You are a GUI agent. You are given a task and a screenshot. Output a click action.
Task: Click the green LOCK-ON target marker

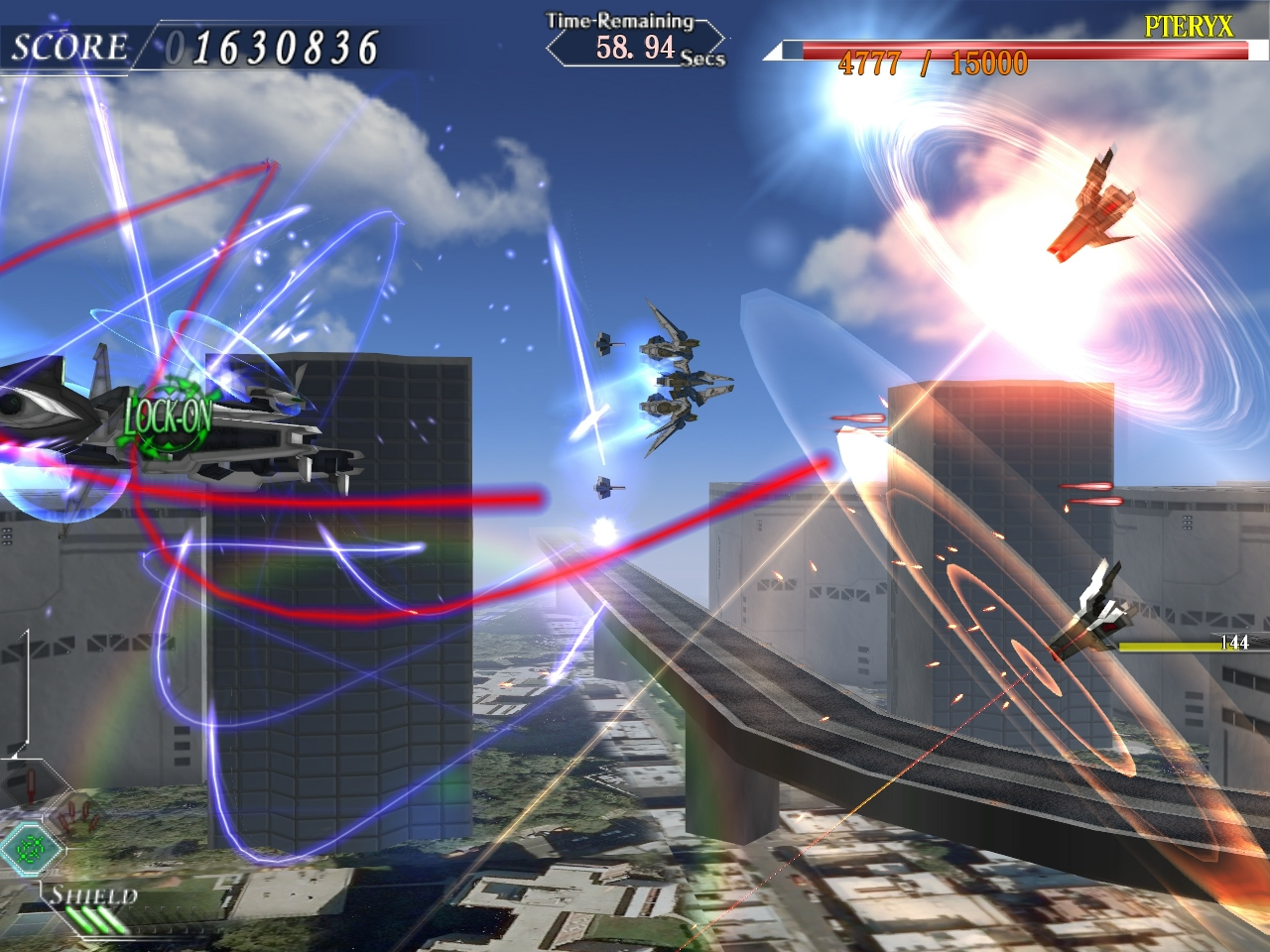point(169,416)
